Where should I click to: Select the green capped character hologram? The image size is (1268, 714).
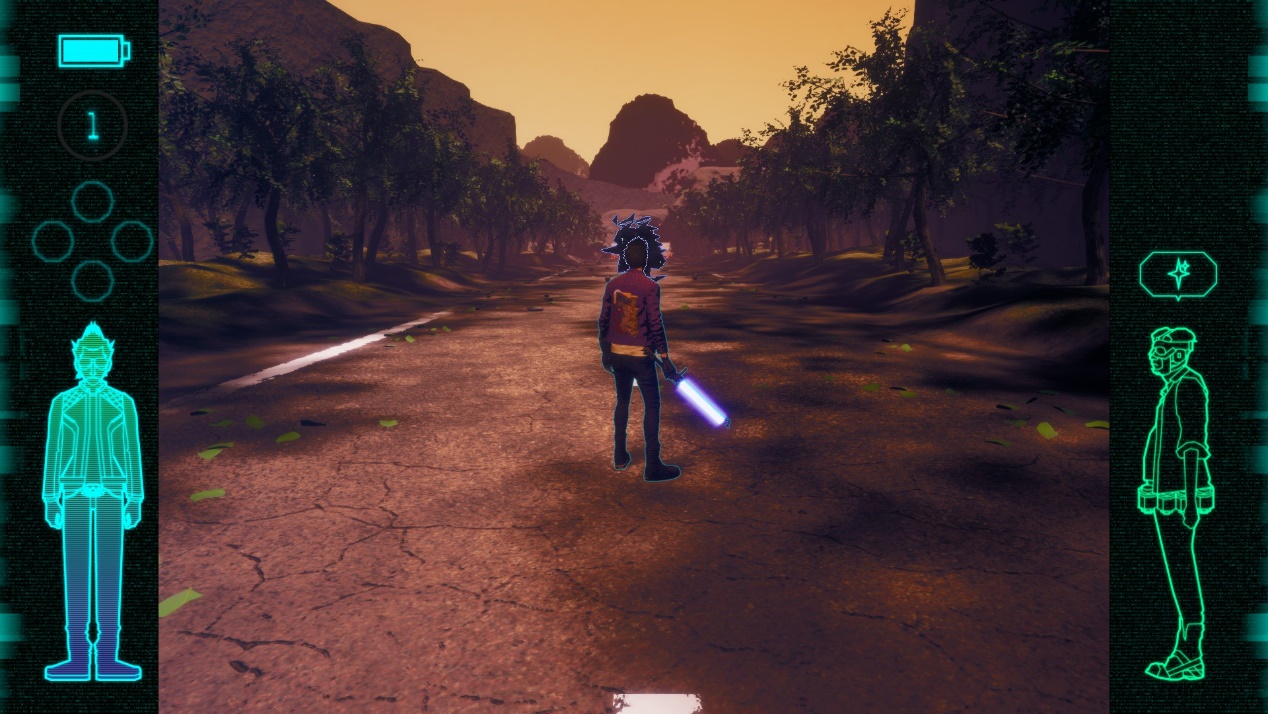click(x=1177, y=500)
